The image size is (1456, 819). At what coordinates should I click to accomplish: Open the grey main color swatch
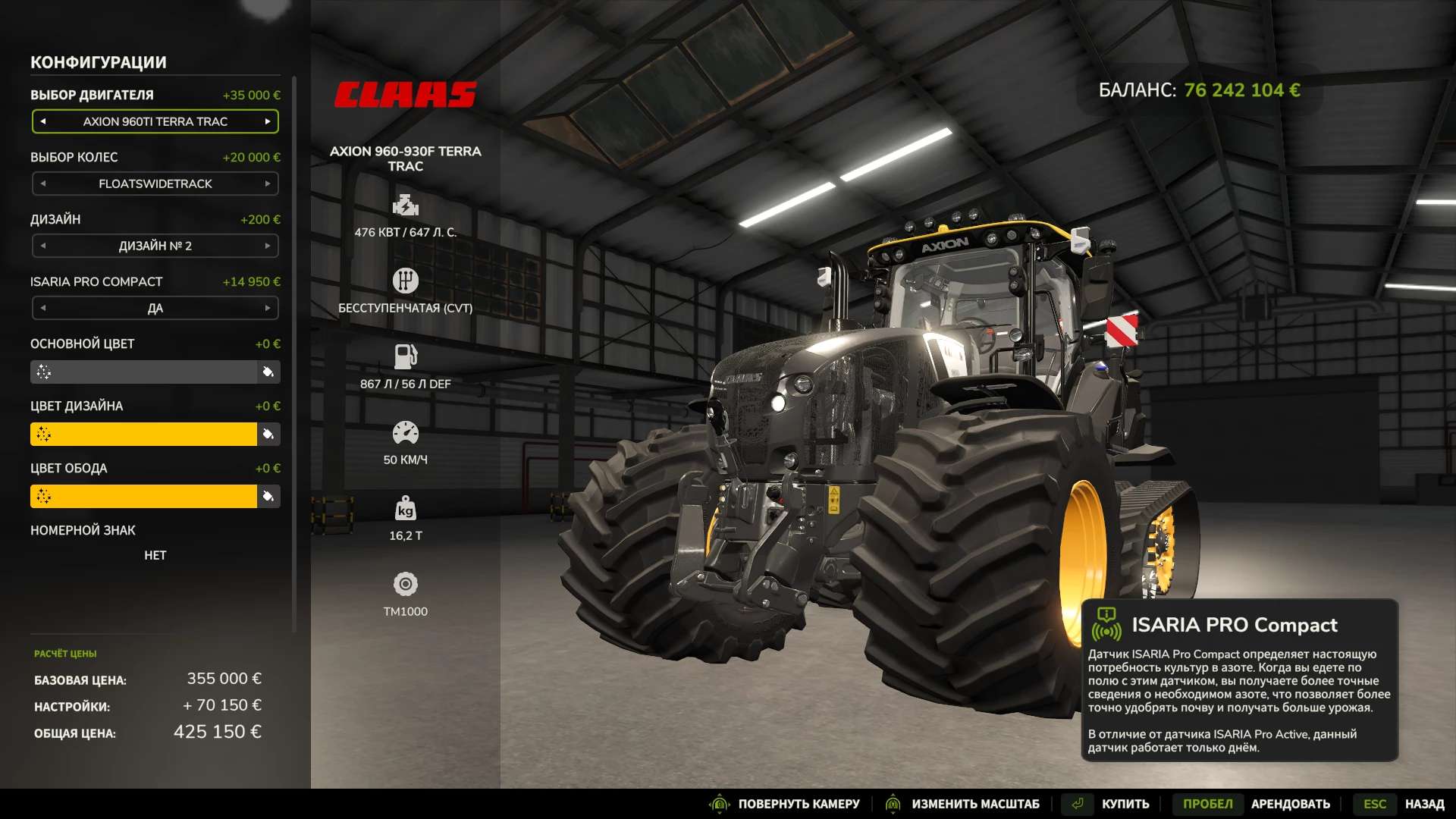tap(143, 372)
